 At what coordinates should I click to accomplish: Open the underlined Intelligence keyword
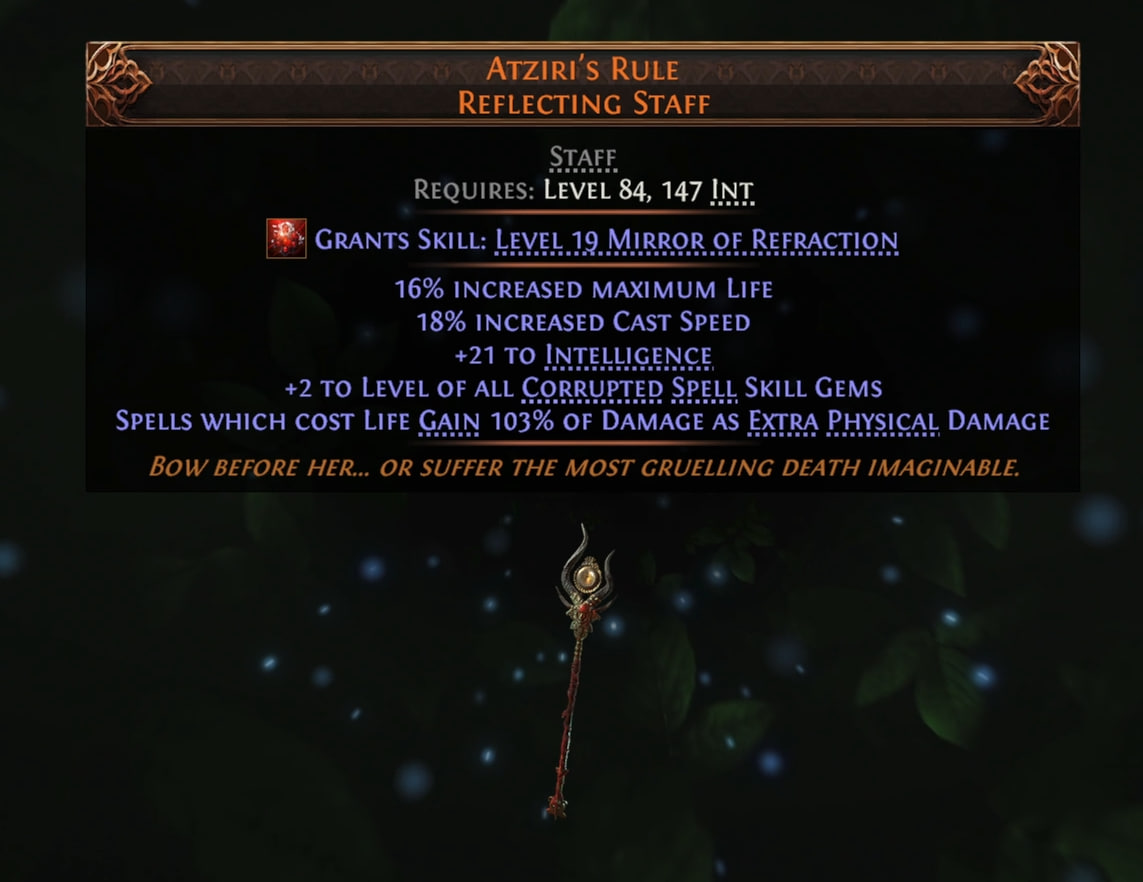tap(628, 355)
